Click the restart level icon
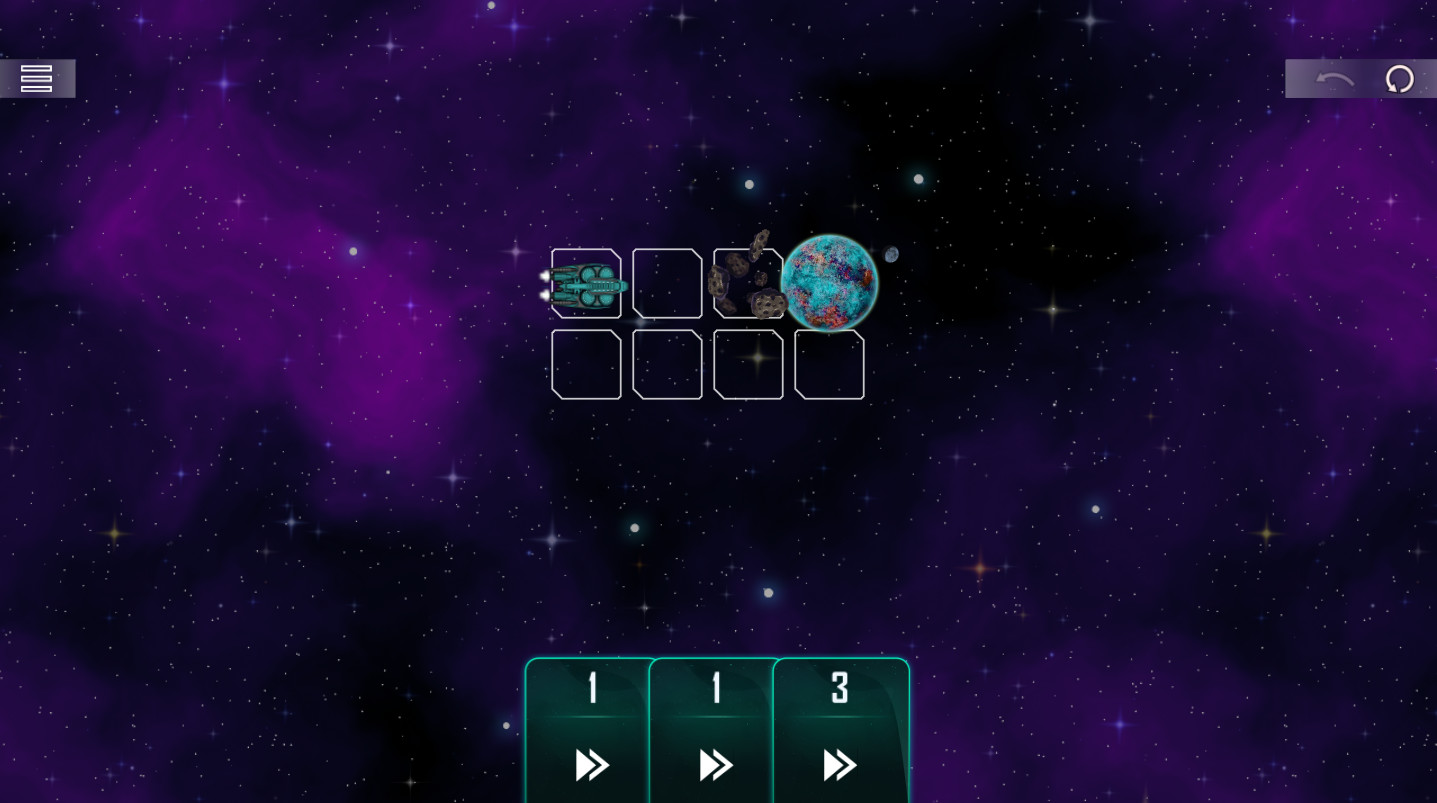The width and height of the screenshot is (1437, 803). [1399, 78]
